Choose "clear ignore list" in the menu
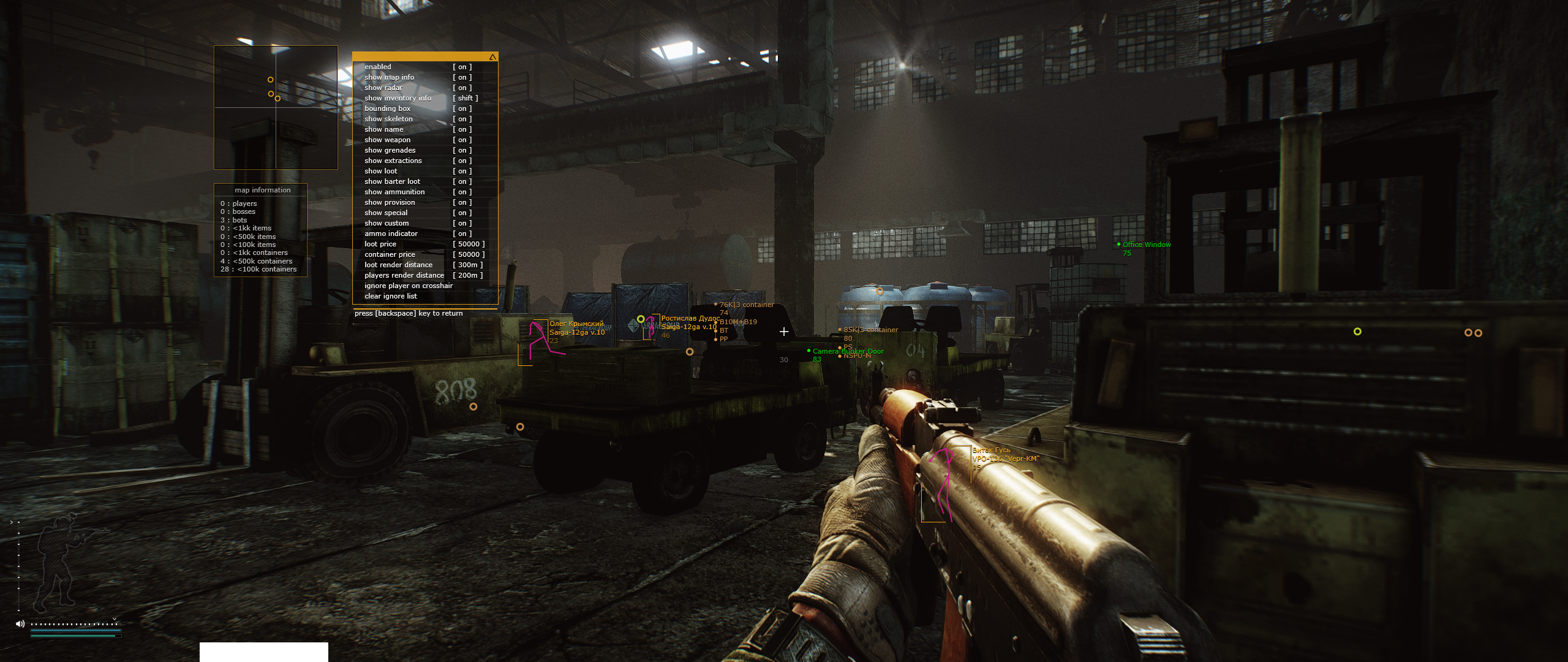Screen dimensions: 1568x662 coord(391,296)
